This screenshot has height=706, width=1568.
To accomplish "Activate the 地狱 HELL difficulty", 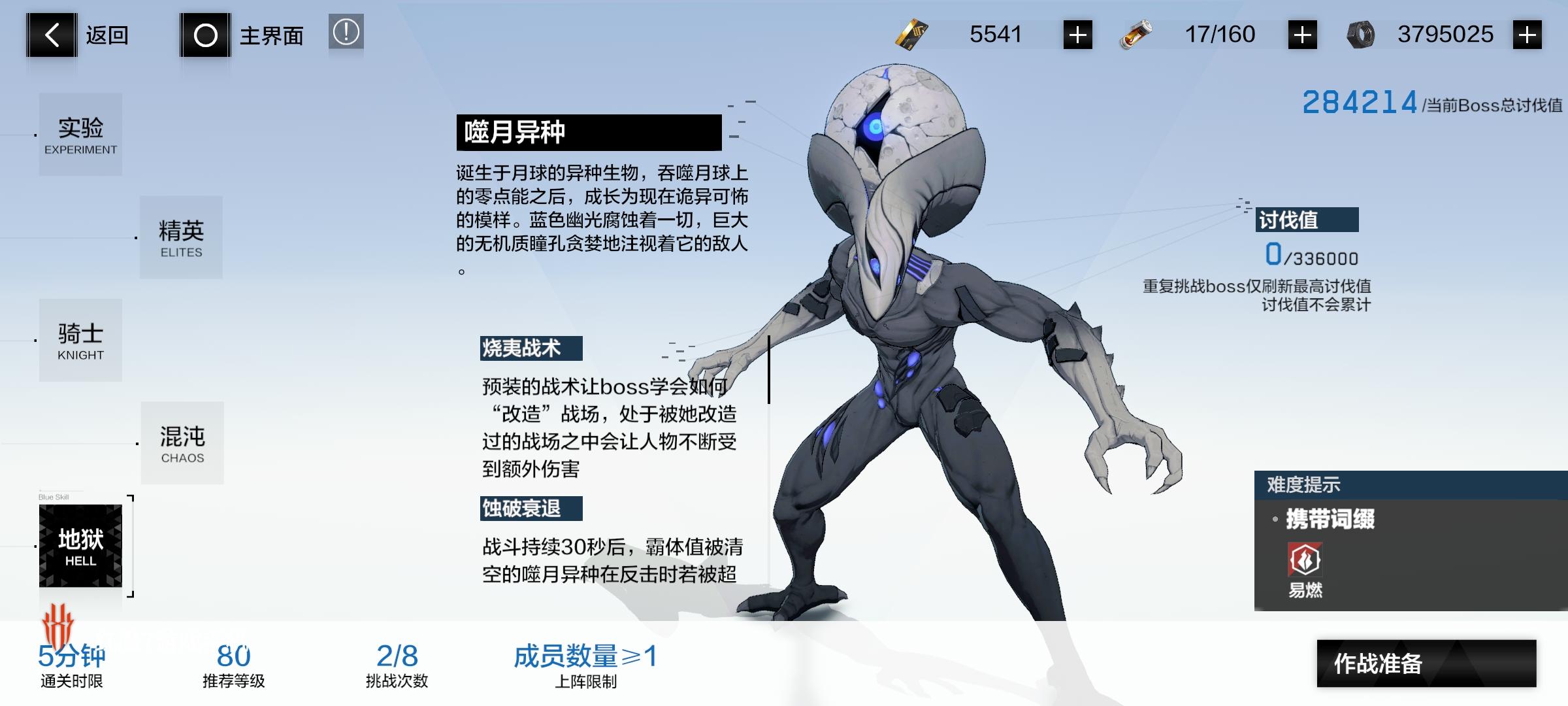I will (80, 545).
